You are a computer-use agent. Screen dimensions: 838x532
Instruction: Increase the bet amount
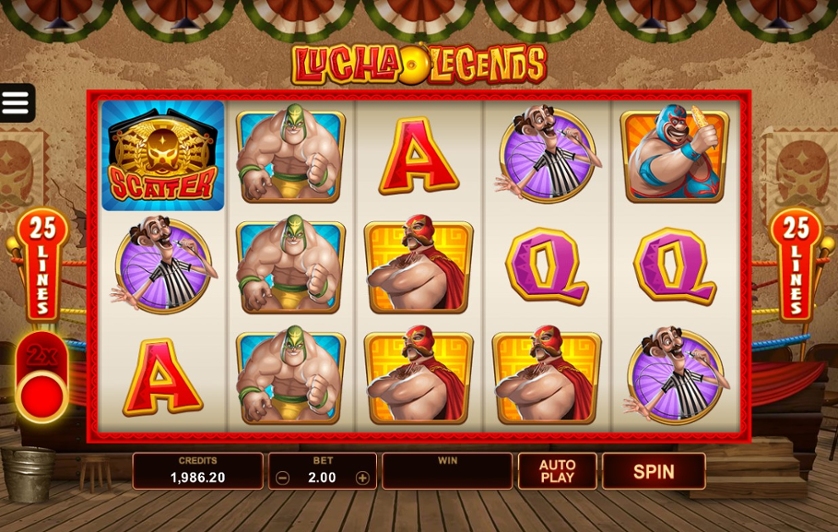362,478
